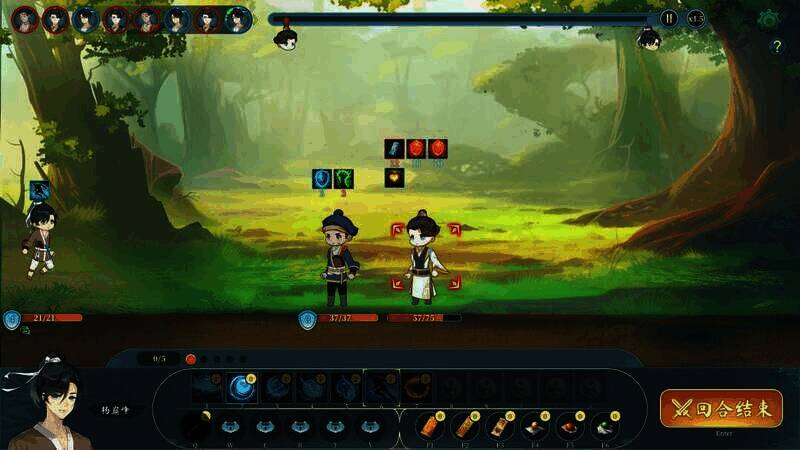Open the settings gear
The height and width of the screenshot is (450, 800).
coord(768,18)
